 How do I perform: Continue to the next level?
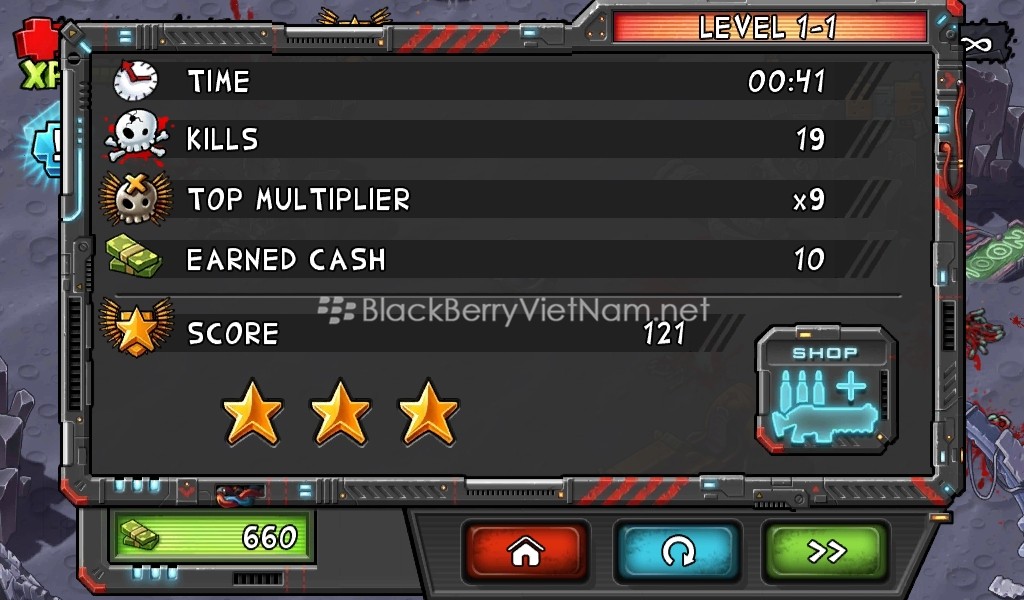click(826, 551)
